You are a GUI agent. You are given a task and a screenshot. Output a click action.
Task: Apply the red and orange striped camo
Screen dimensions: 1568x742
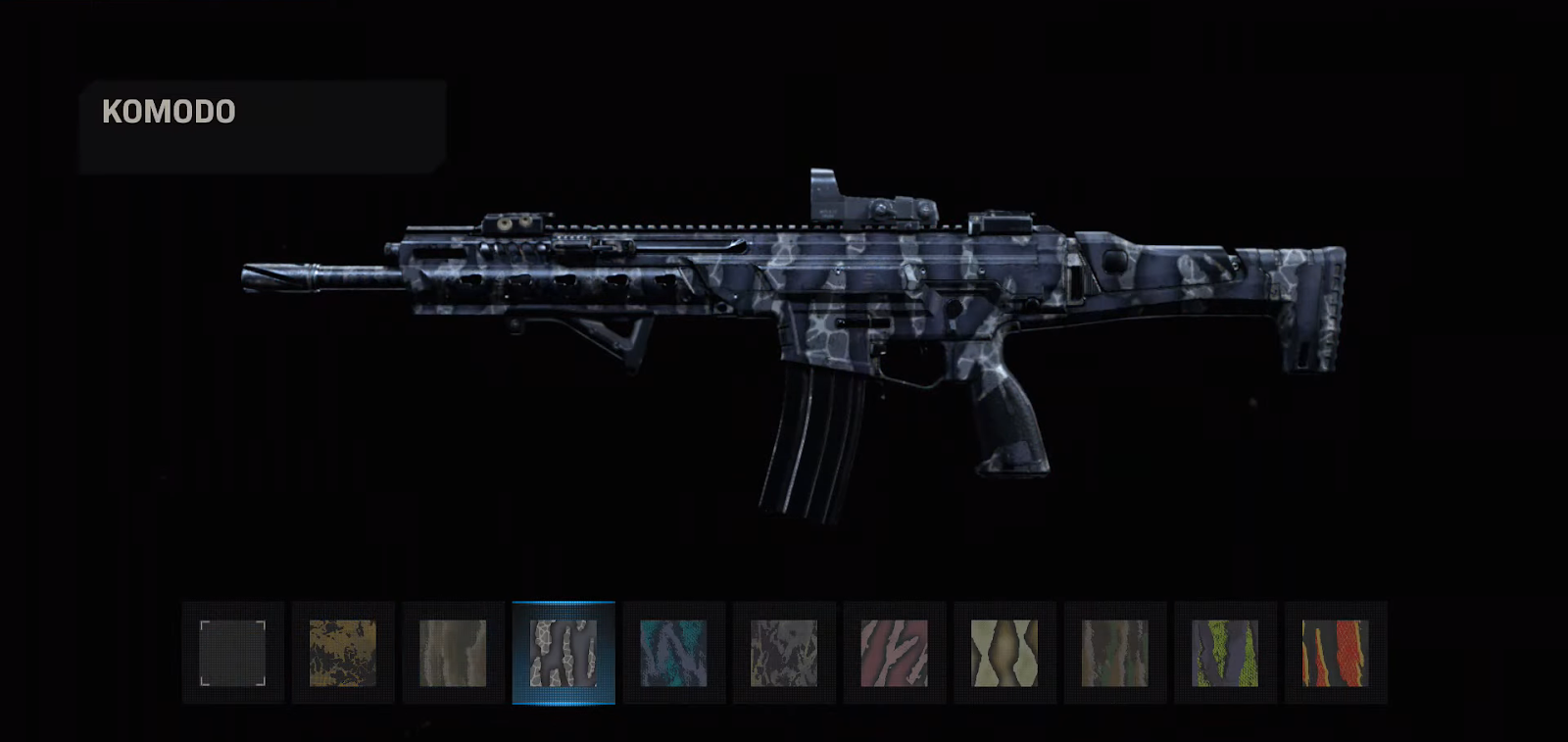pos(1335,653)
